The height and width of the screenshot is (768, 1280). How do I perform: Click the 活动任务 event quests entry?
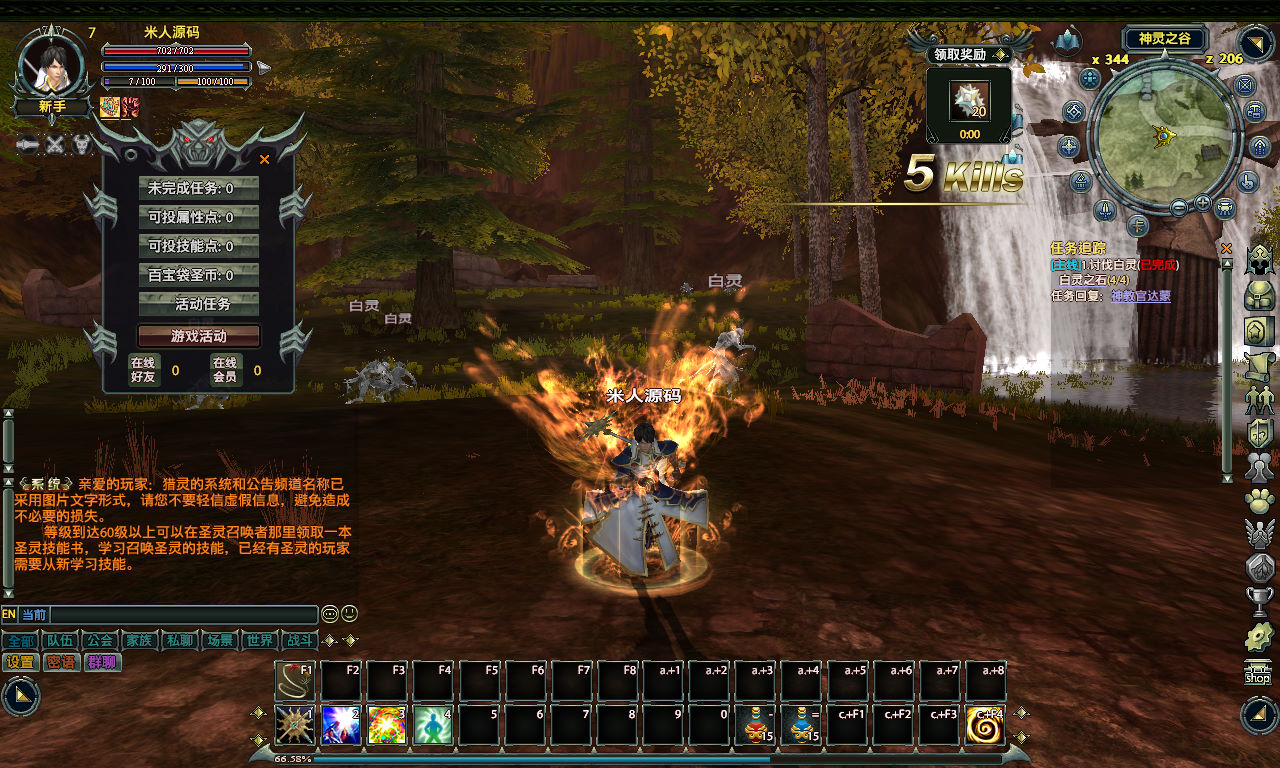[x=198, y=304]
